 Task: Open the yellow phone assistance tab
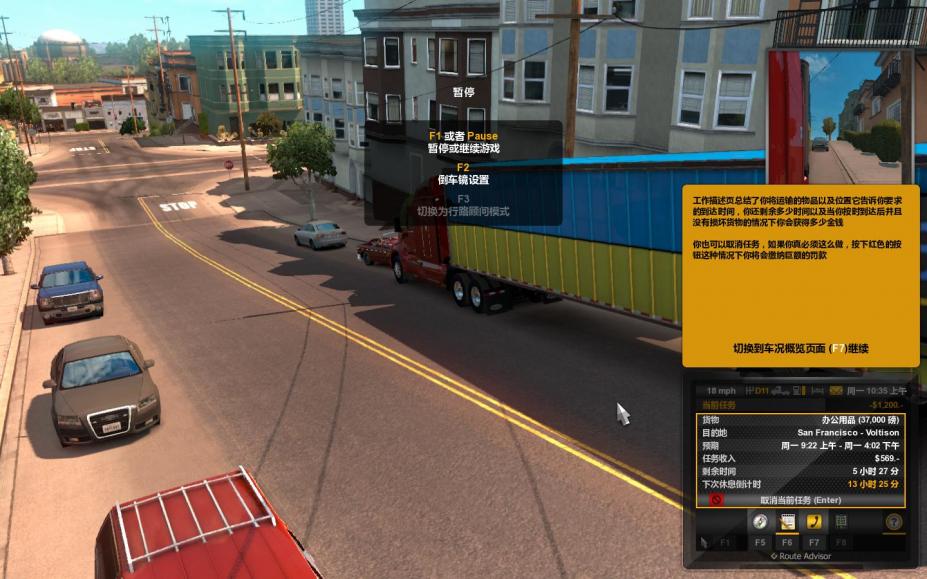coord(814,522)
